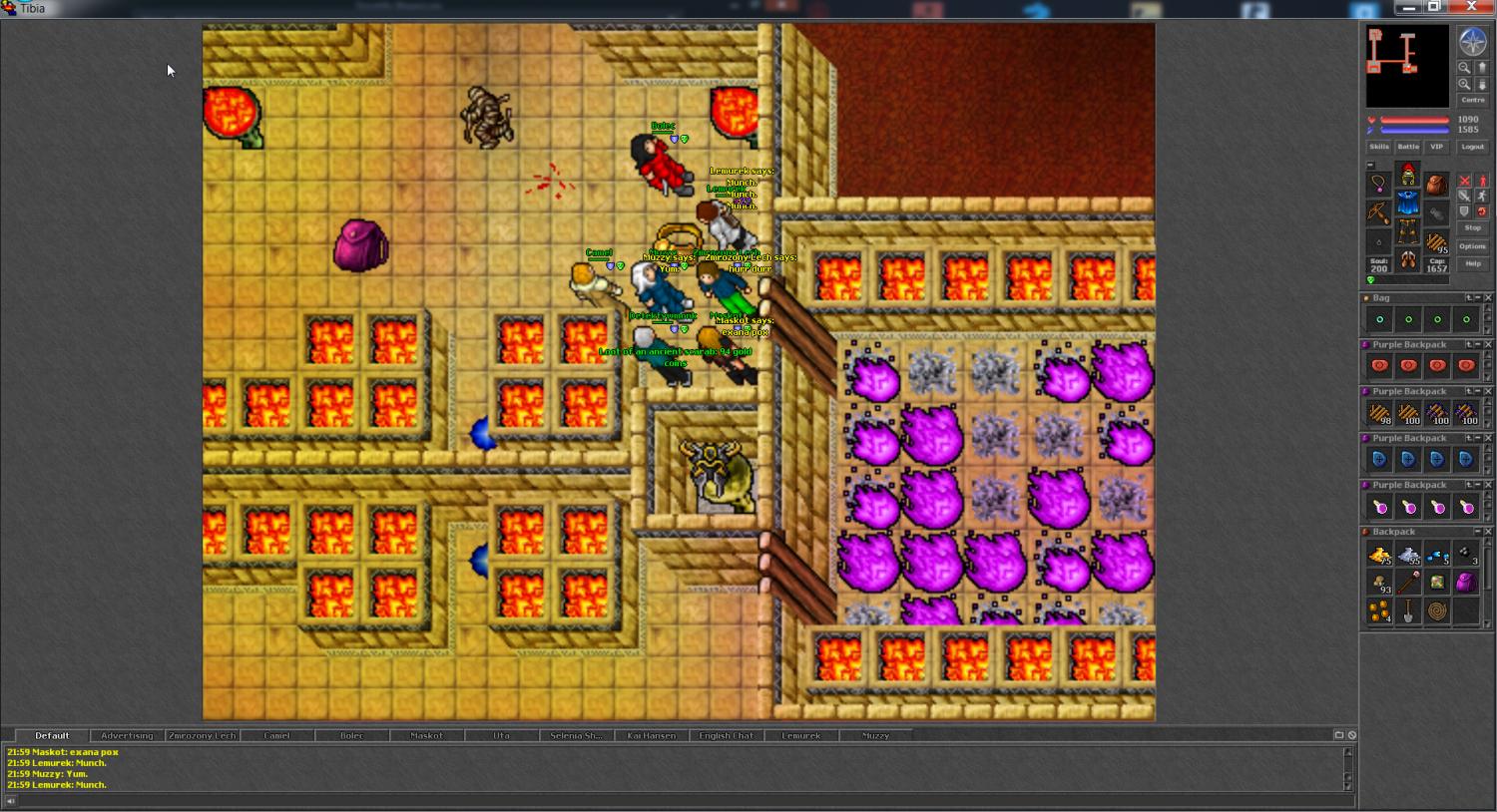Viewport: 1497px width, 812px height.
Task: Show the VIP list
Action: (1436, 147)
